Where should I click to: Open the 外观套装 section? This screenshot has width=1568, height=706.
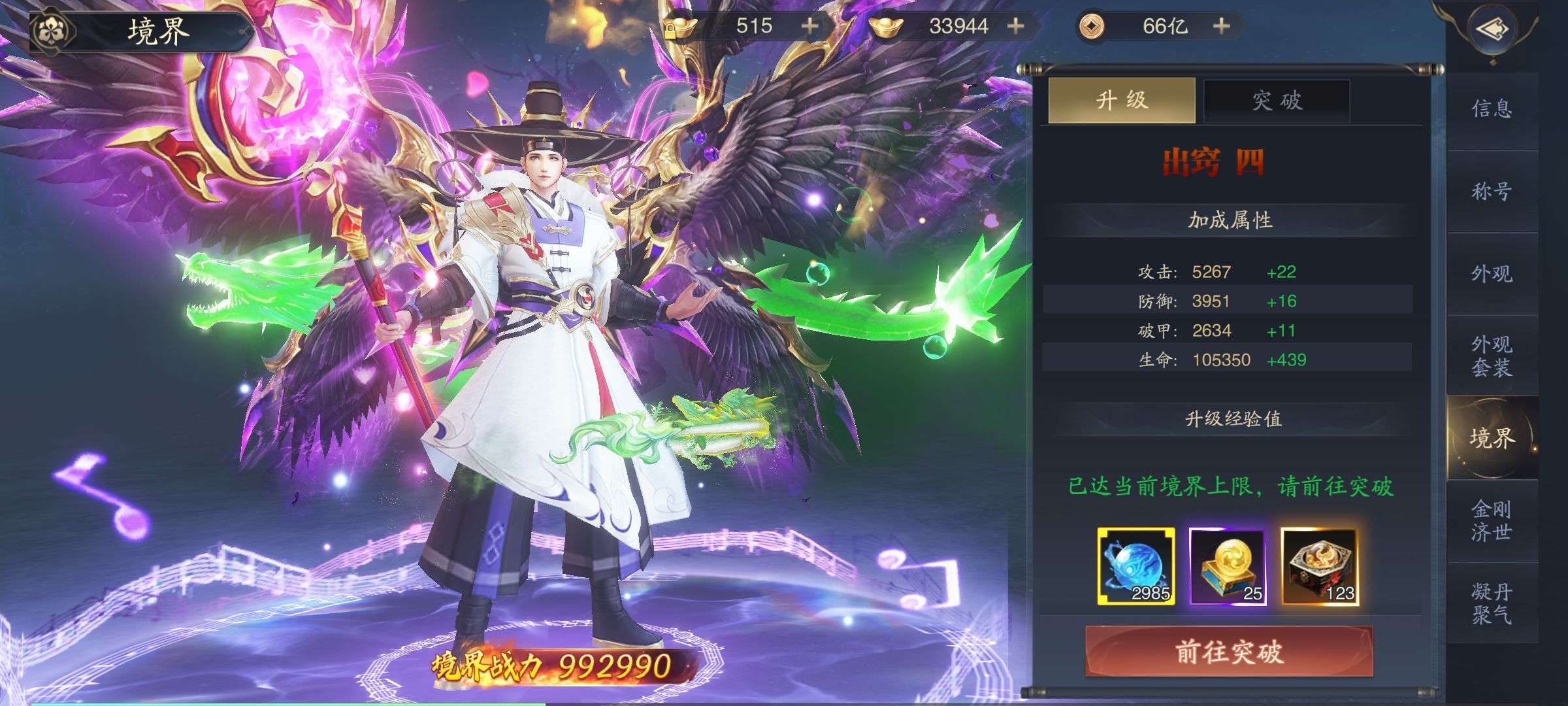coord(1492,356)
